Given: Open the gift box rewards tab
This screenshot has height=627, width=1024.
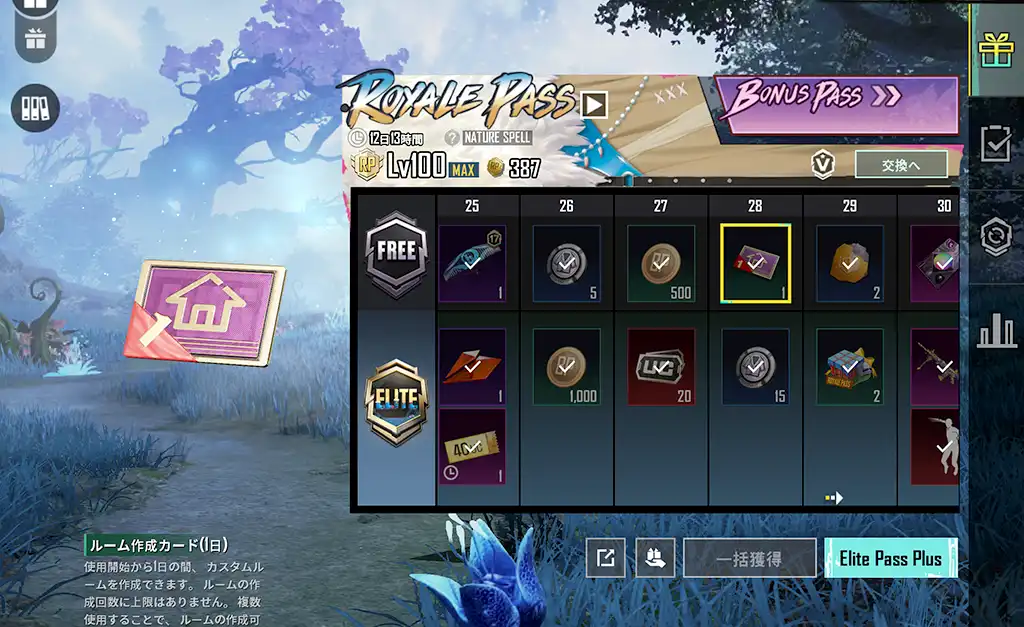Looking at the screenshot, I should coord(996,49).
